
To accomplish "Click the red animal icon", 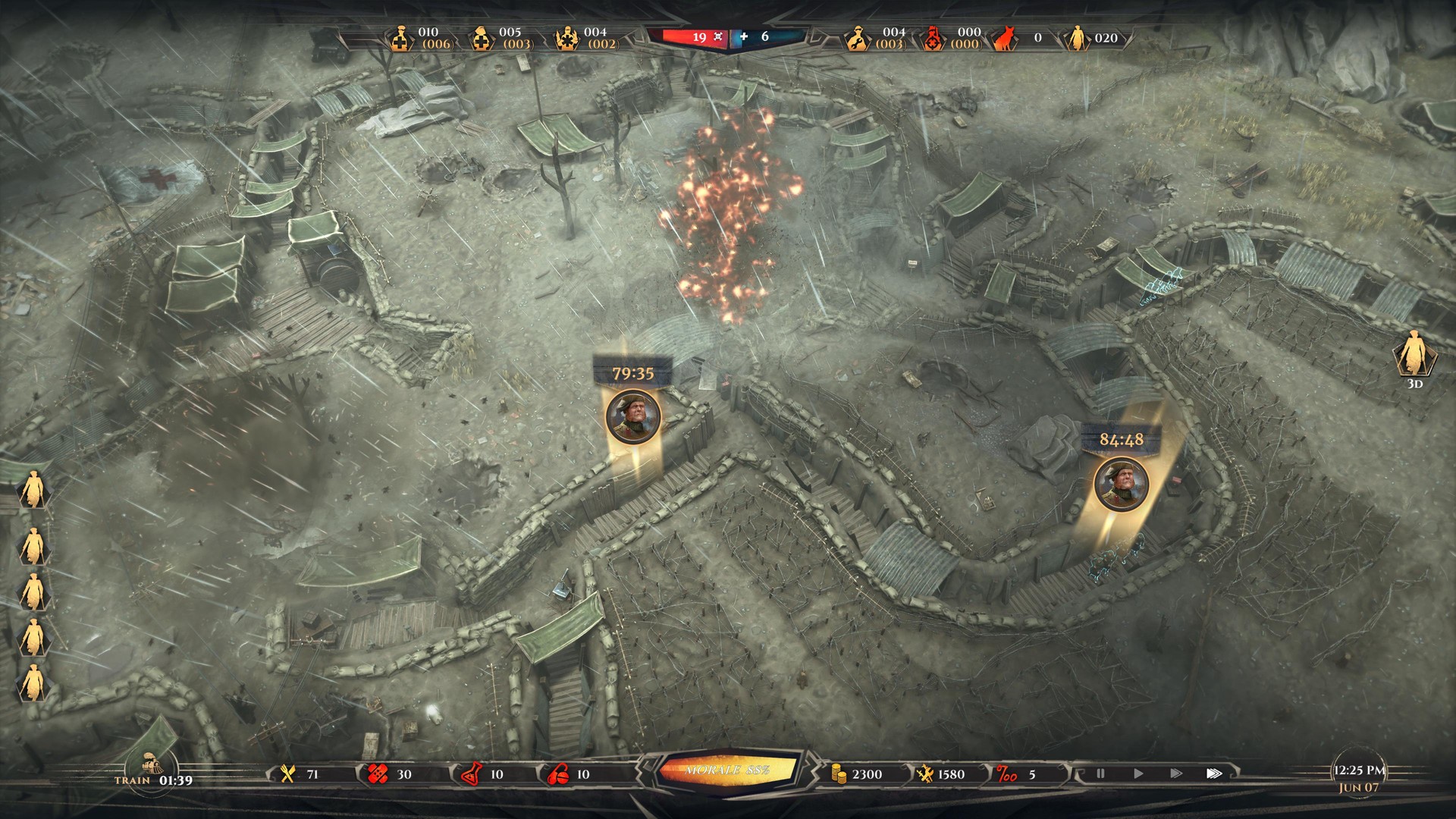I will click(x=1005, y=38).
